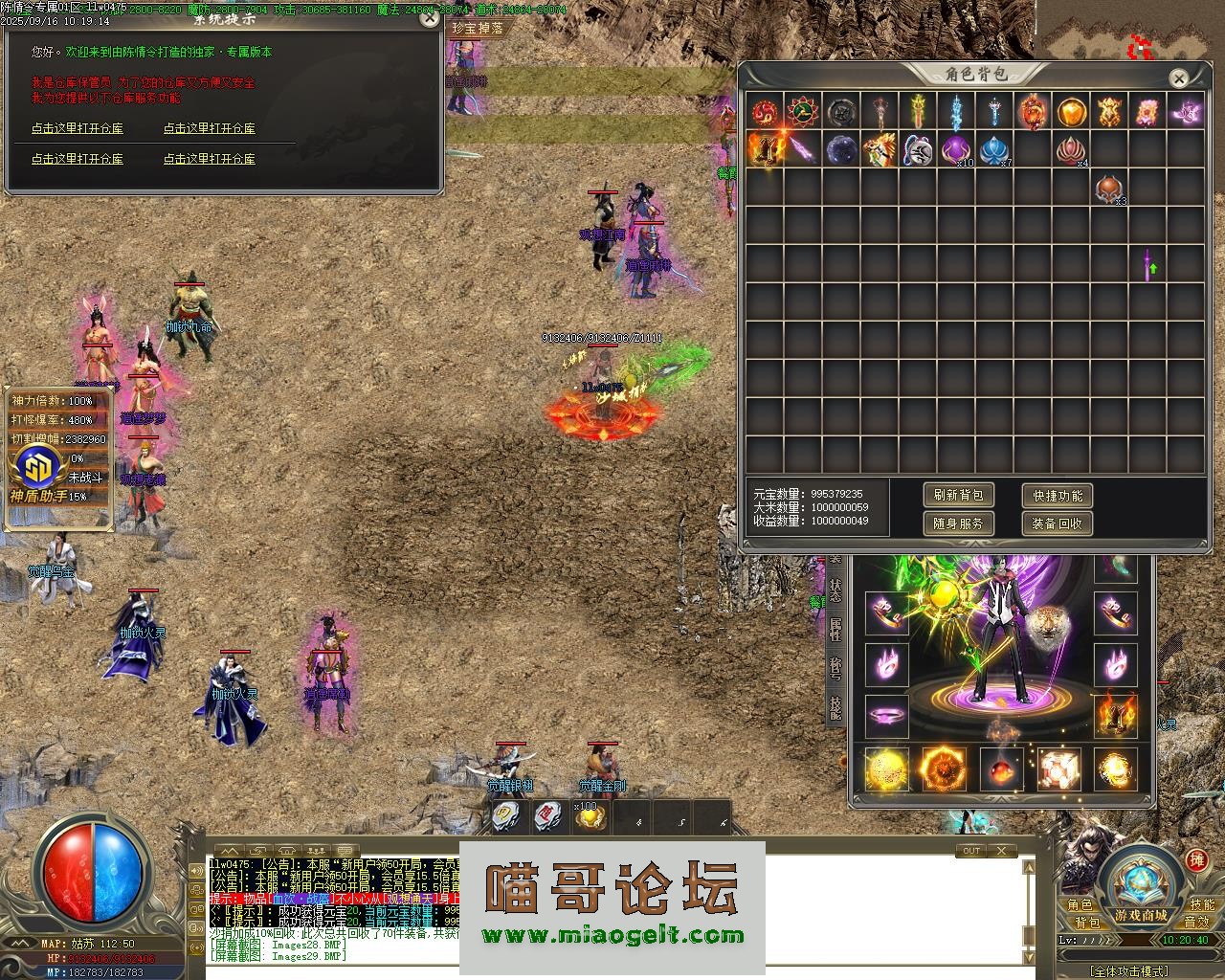Toggle the 音效 sound setting
Viewport: 1225px width, 980px height.
(x=1196, y=923)
